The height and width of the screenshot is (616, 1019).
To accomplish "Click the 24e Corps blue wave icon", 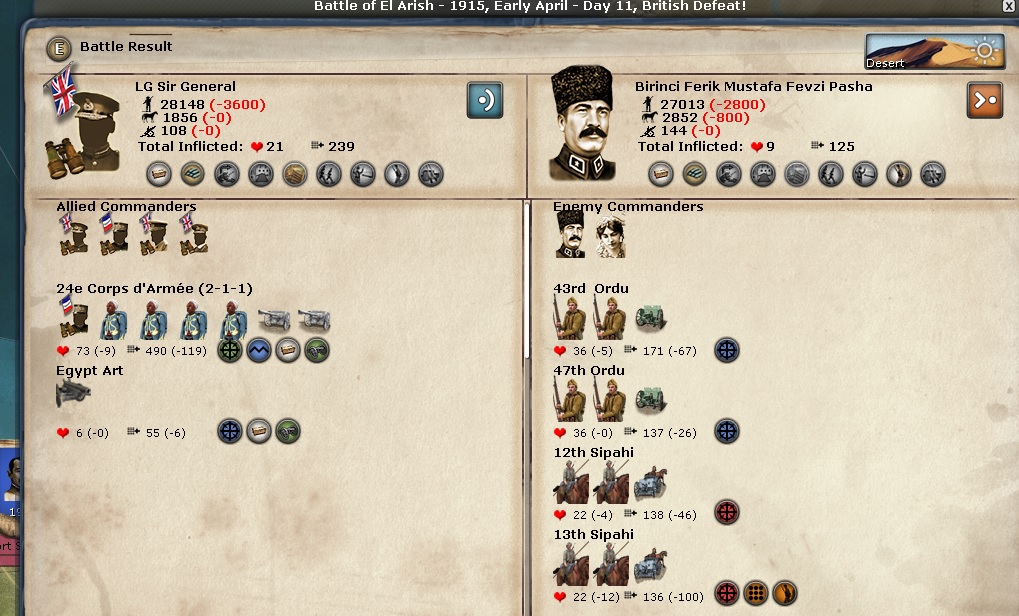I will pyautogui.click(x=259, y=350).
